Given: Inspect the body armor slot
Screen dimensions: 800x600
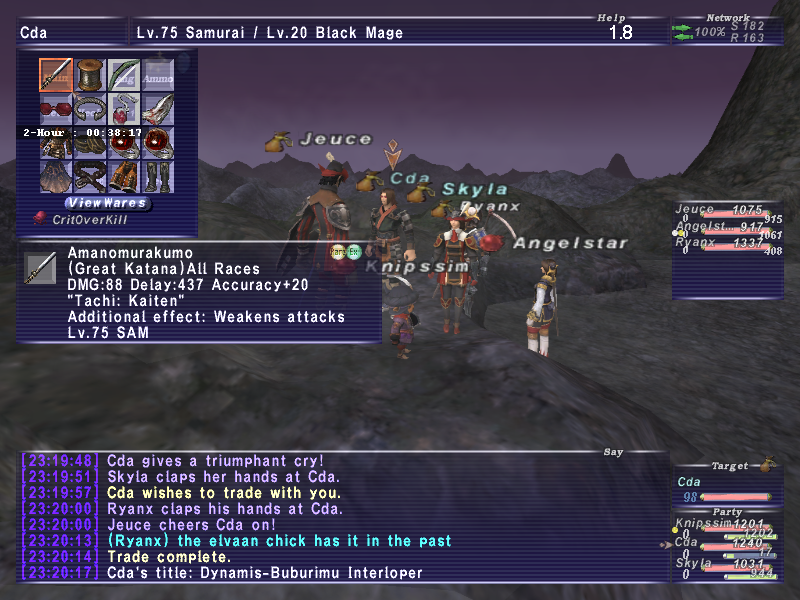Looking at the screenshot, I should (56, 143).
